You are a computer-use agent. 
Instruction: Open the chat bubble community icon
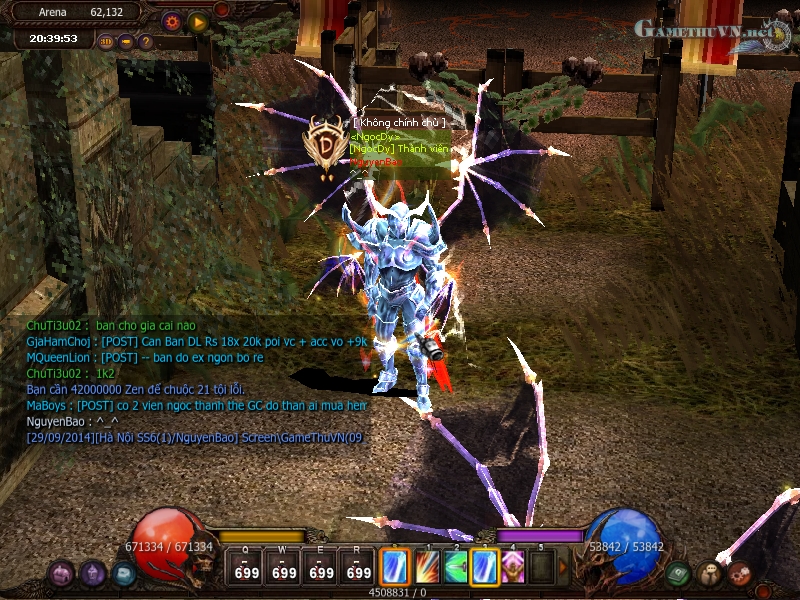(709, 574)
